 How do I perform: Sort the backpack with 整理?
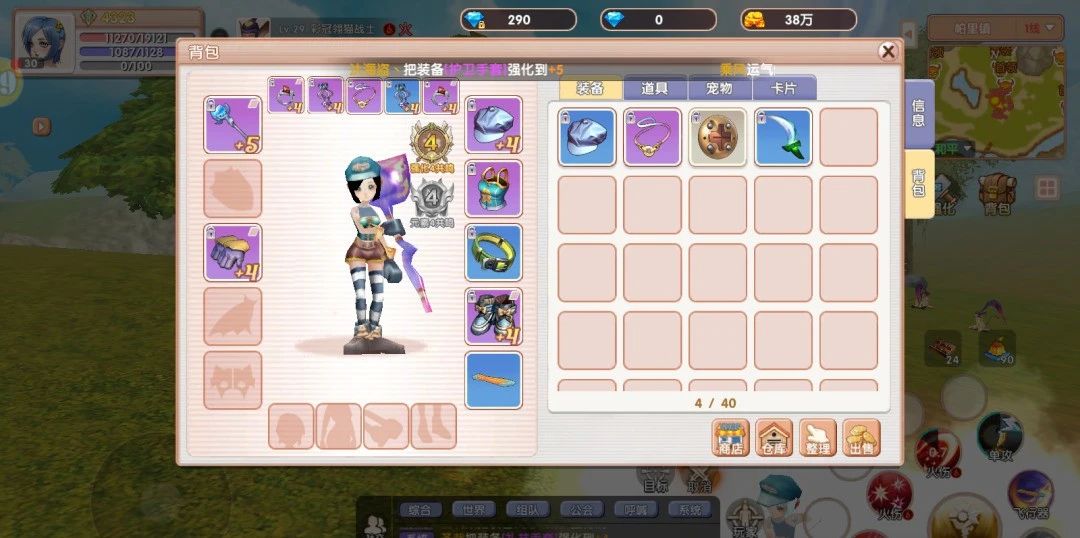[817, 437]
